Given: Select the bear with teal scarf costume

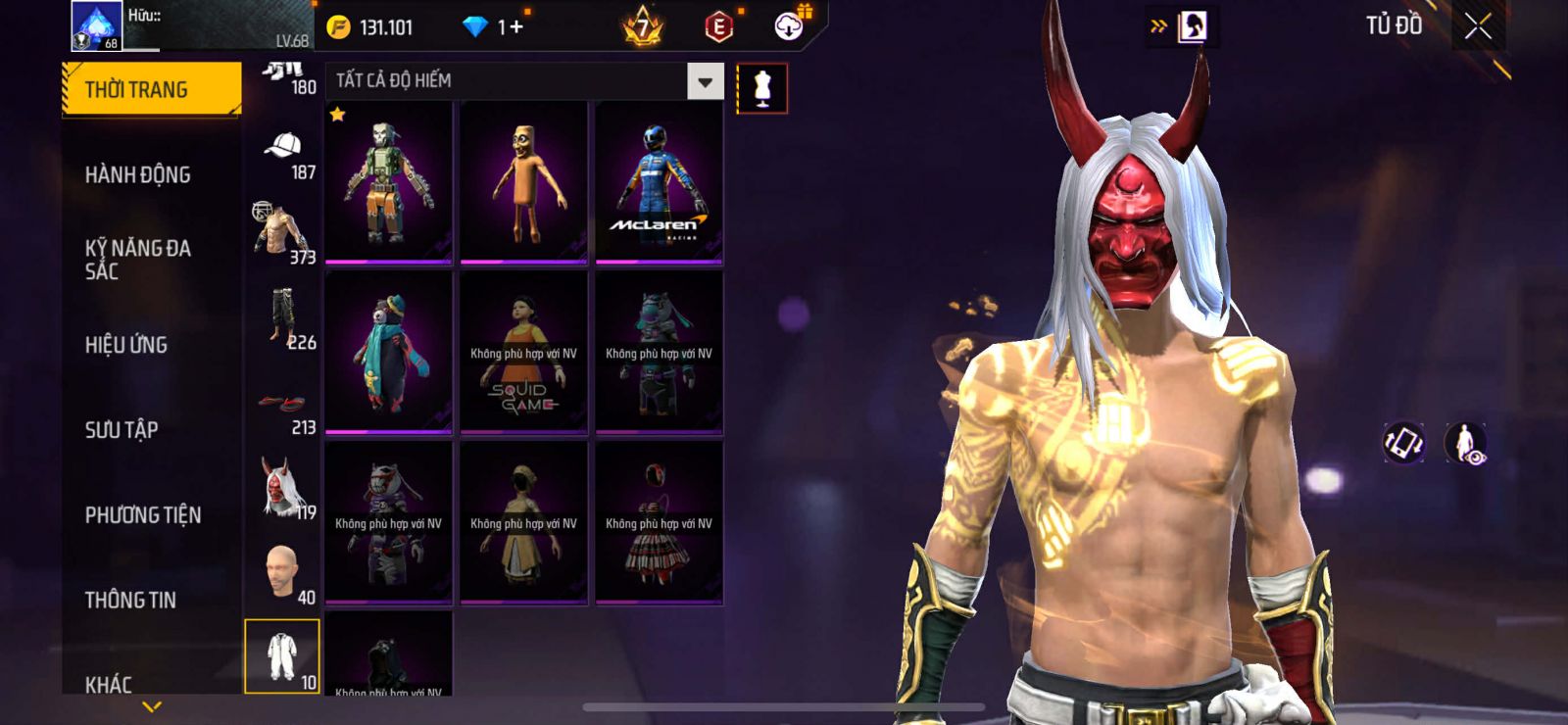Looking at the screenshot, I should tap(388, 353).
